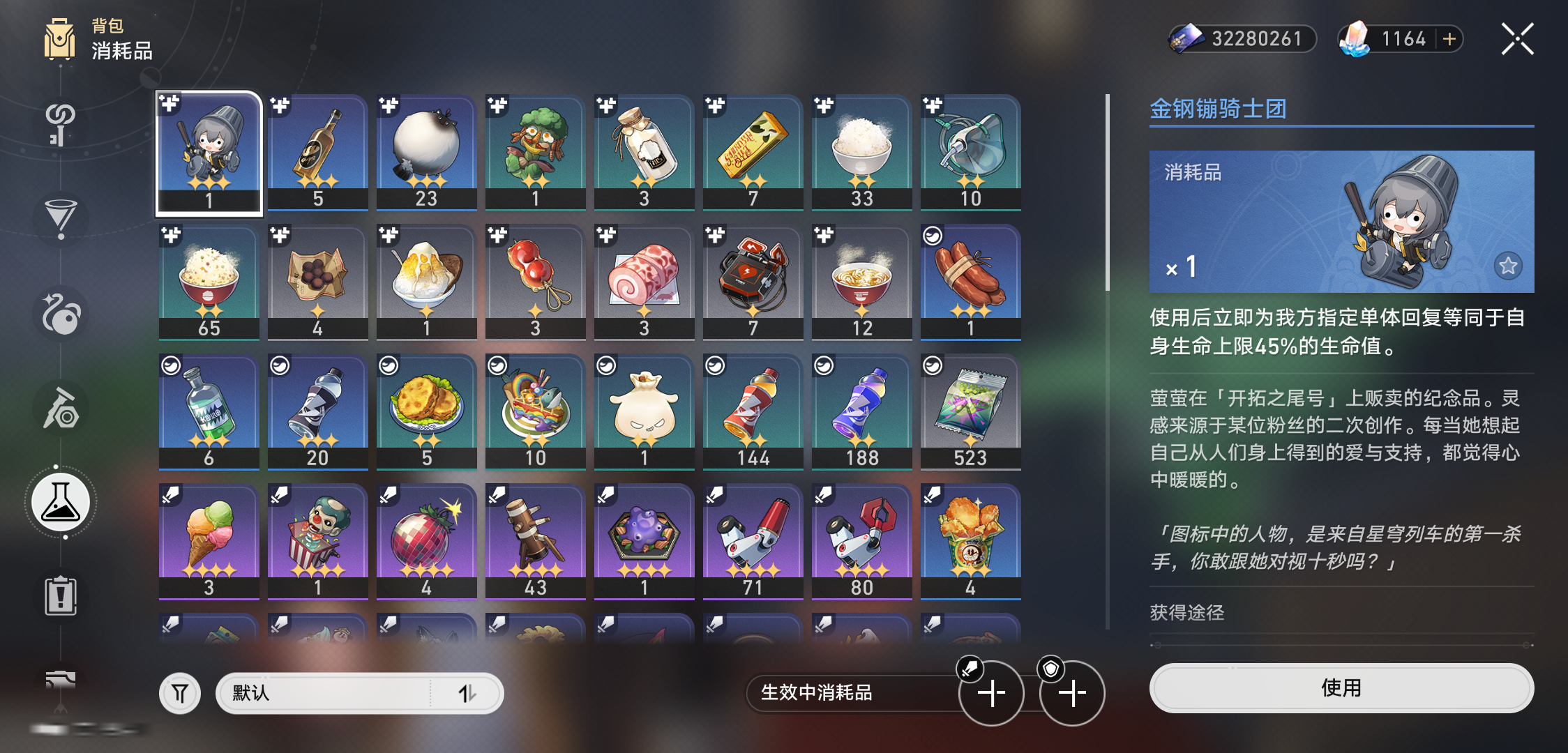This screenshot has height=753, width=1568.
Task: Pick the fried chicken bucket item
Action: point(970,542)
